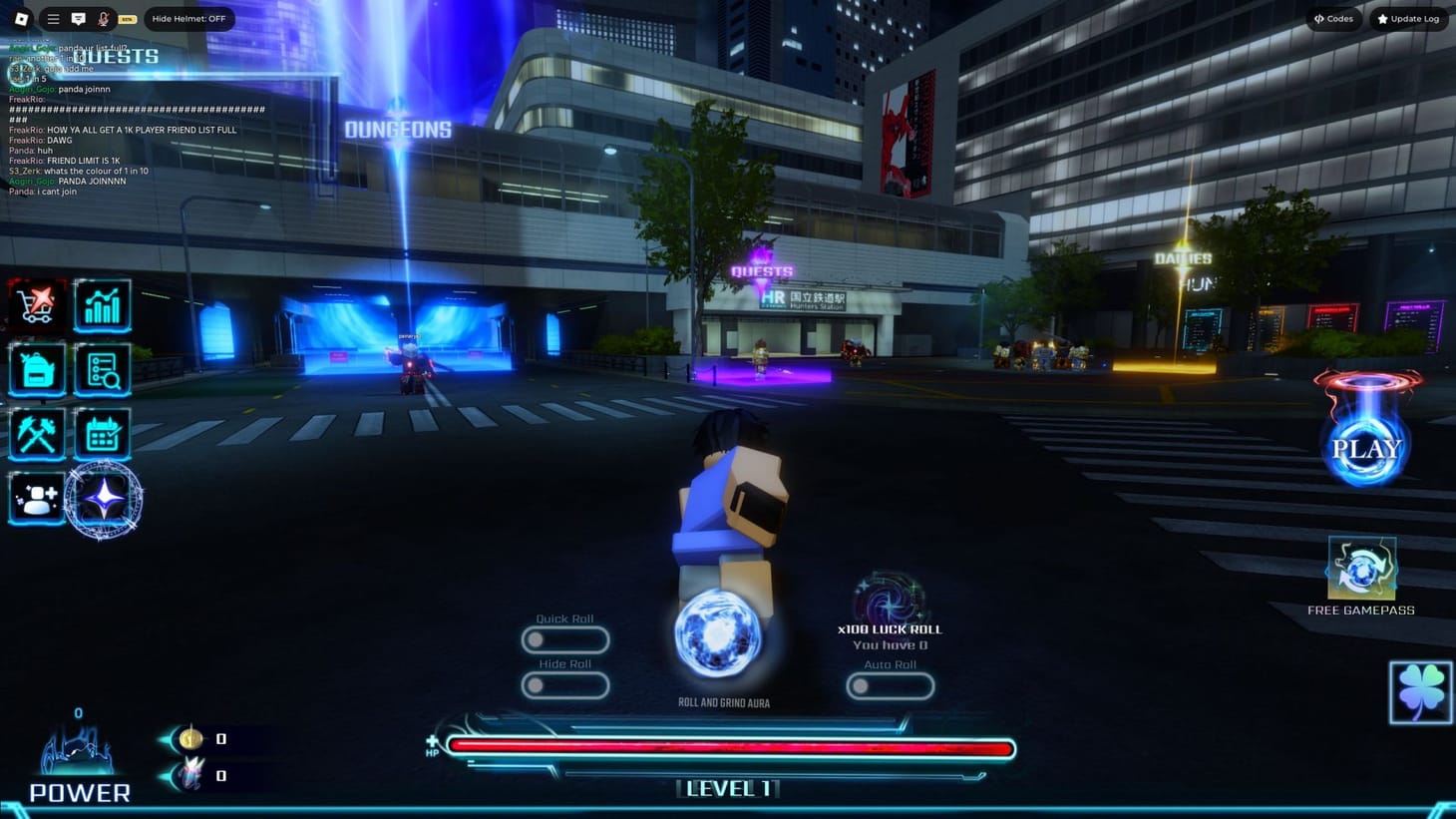Open the quest index search icon
This screenshot has height=819, width=1456.
[x=103, y=369]
